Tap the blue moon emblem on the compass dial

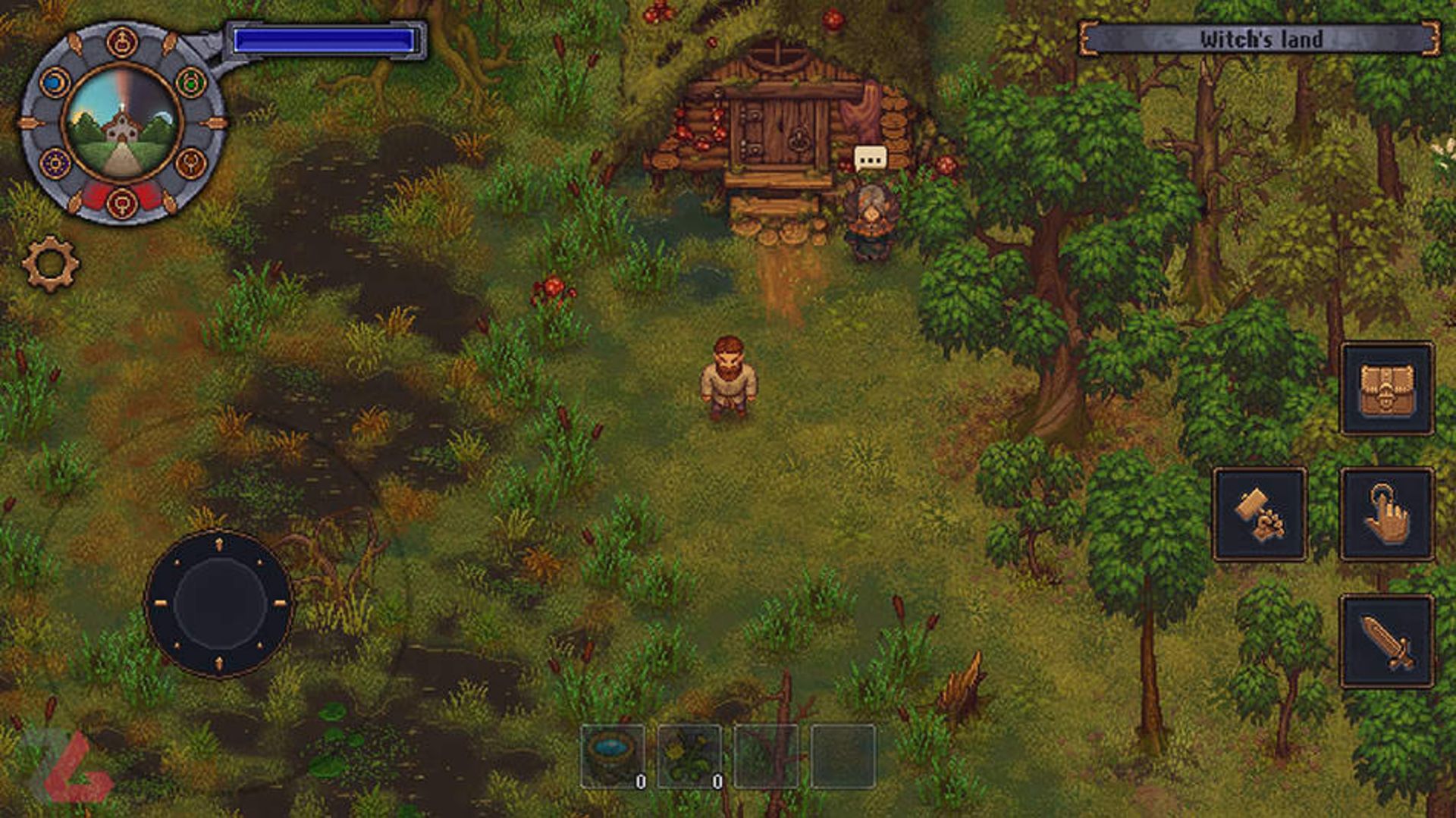click(x=55, y=82)
